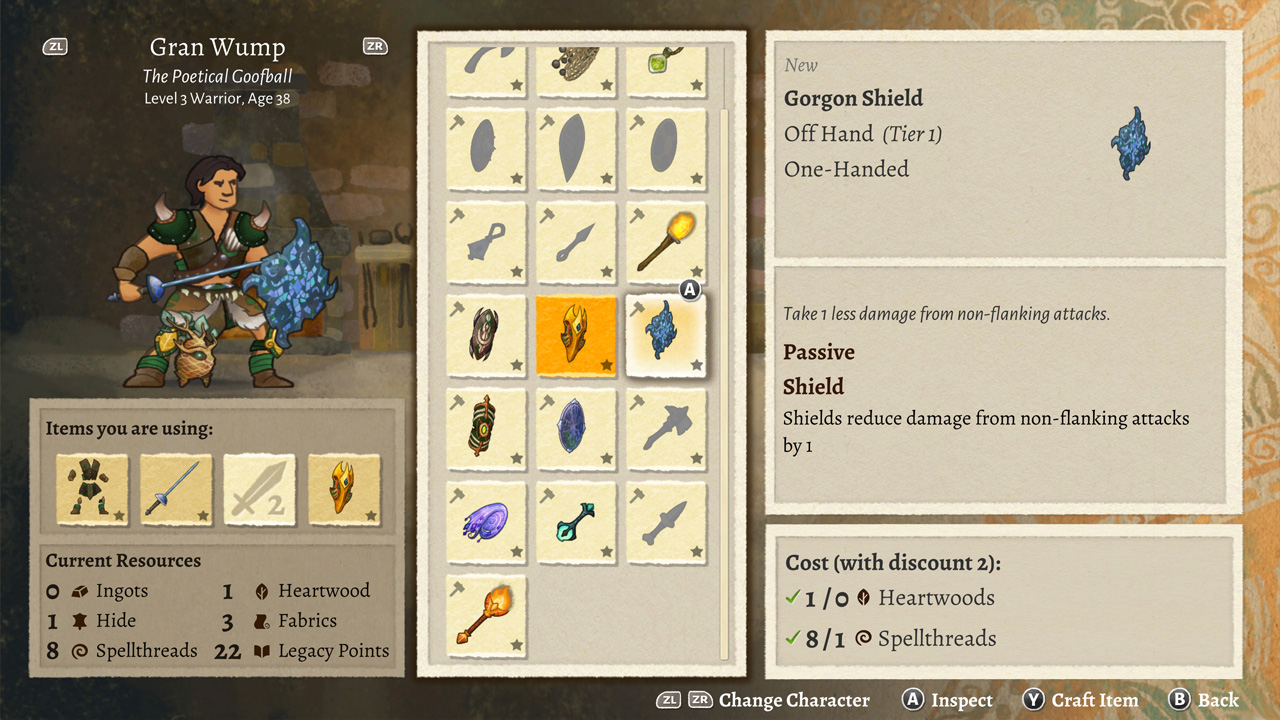
Task: Select the blue Gorgon Shield recipe
Action: [x=666, y=335]
